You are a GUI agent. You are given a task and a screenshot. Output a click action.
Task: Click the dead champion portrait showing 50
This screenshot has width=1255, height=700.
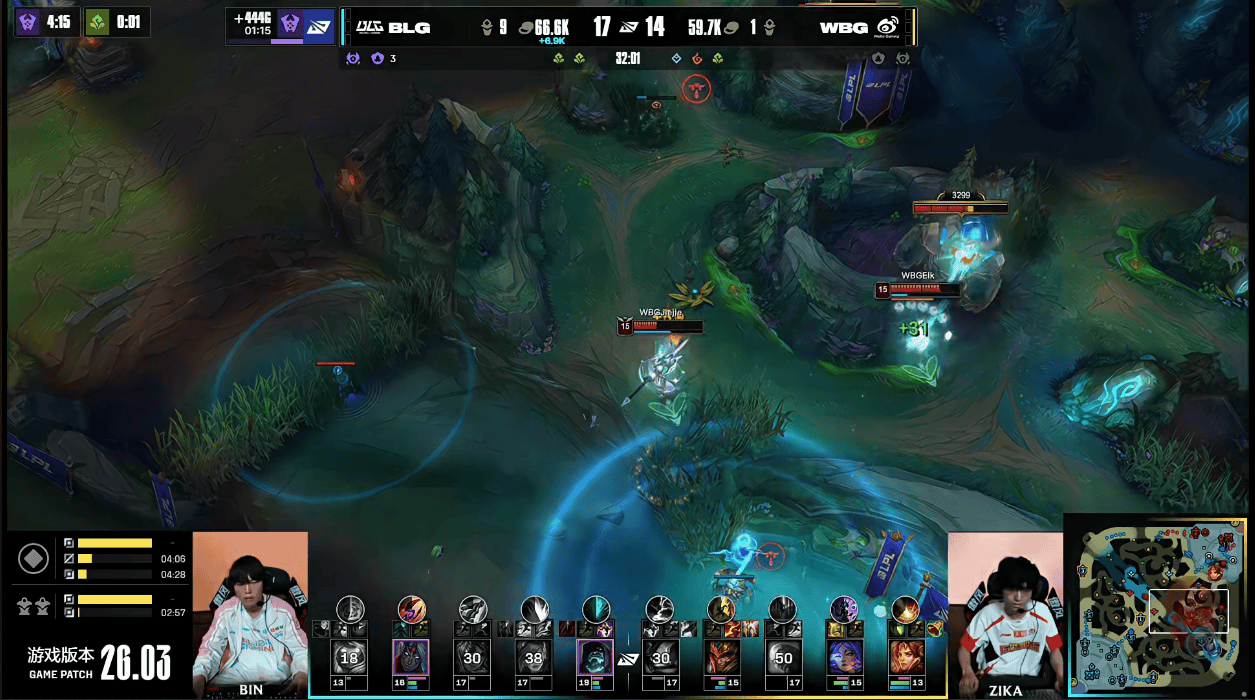coord(783,658)
